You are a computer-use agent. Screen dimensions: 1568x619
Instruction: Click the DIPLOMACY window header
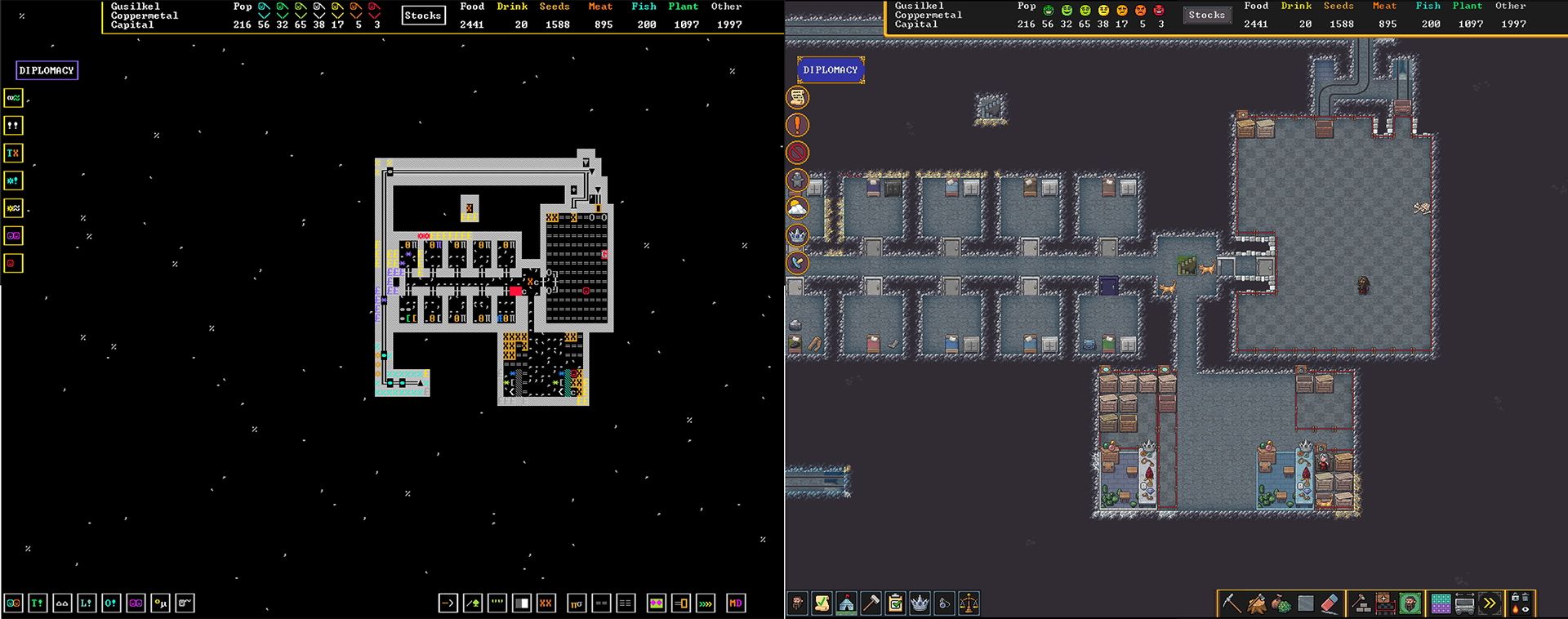click(830, 70)
